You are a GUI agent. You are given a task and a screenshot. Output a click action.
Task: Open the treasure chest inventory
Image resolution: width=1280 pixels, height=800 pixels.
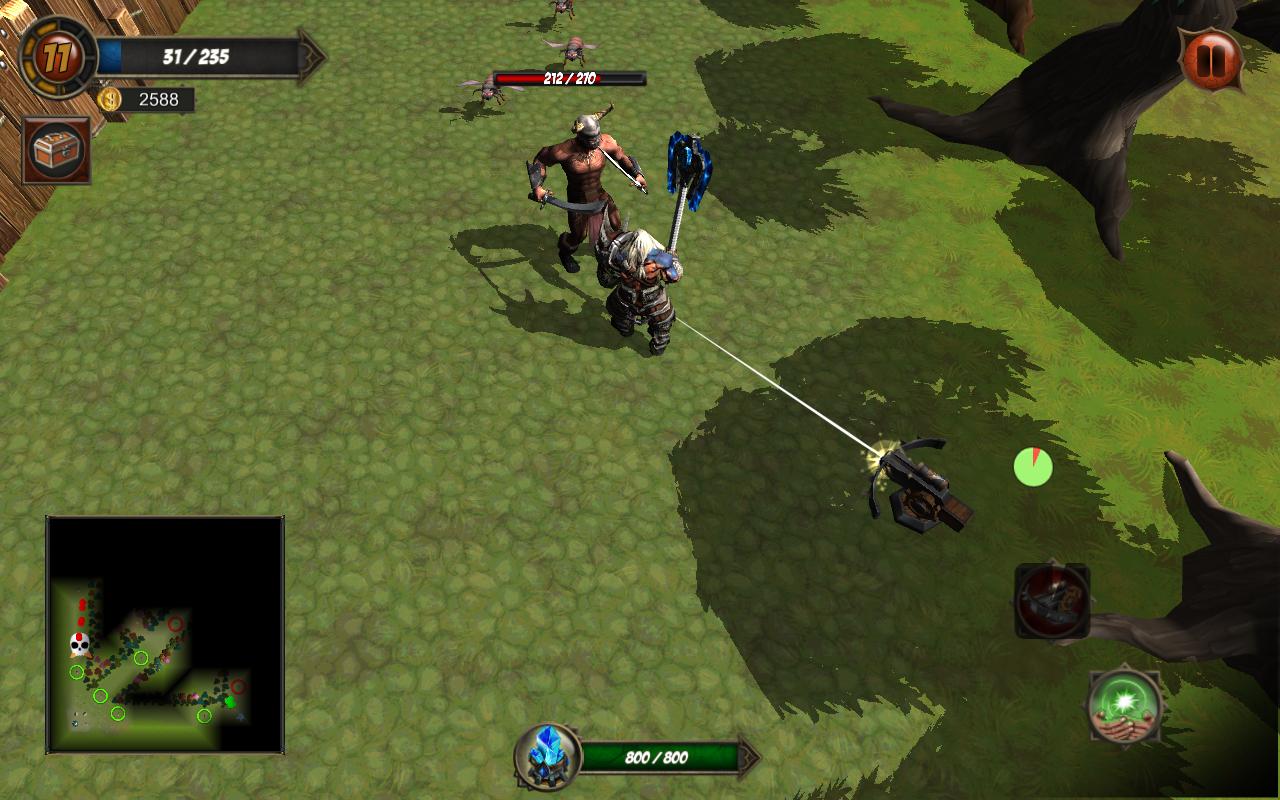pyautogui.click(x=57, y=151)
